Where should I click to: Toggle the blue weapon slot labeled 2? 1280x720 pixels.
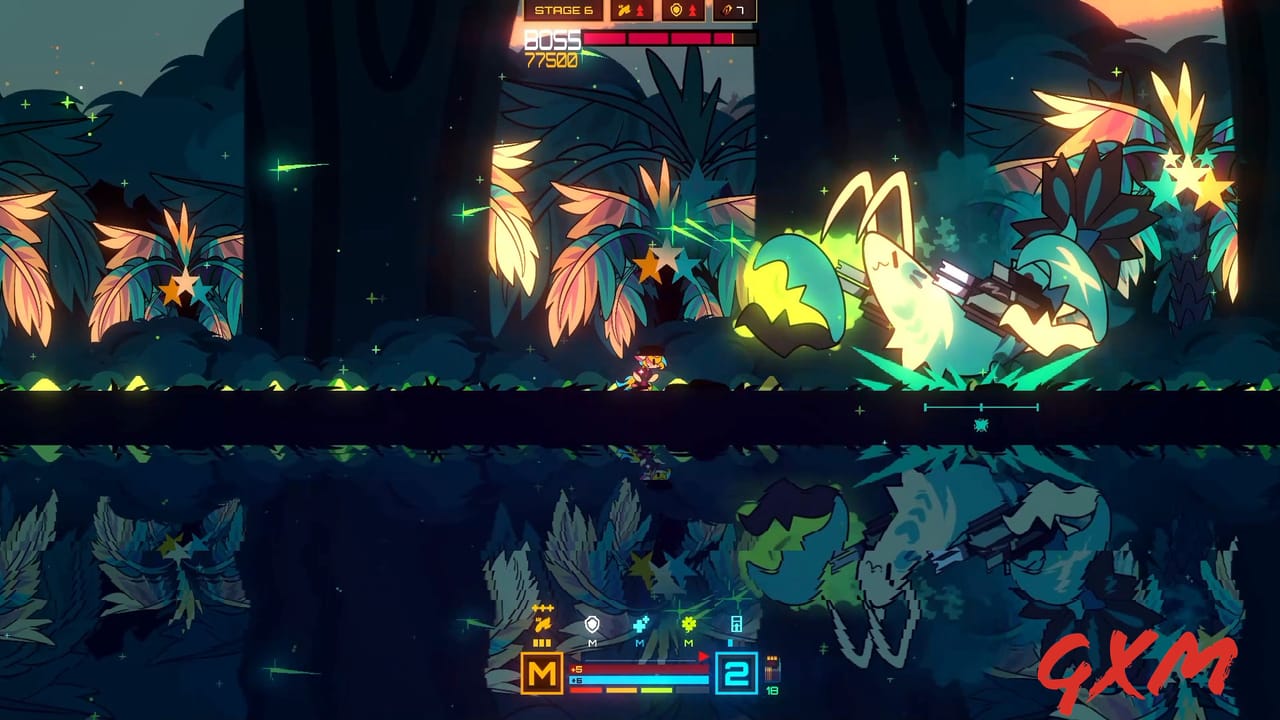pyautogui.click(x=736, y=672)
